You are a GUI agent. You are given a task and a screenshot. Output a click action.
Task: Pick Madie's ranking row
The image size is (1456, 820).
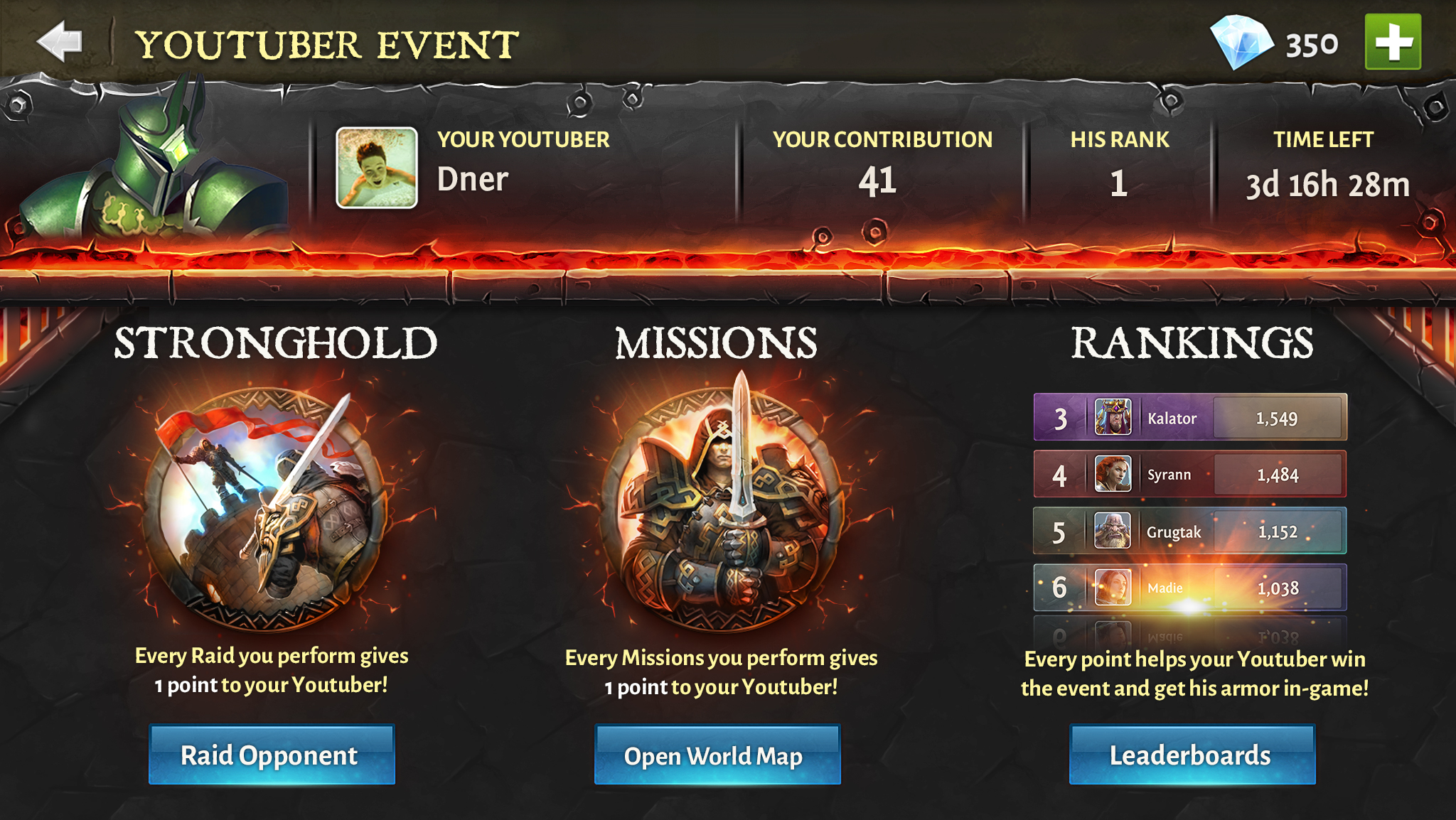[x=1189, y=588]
